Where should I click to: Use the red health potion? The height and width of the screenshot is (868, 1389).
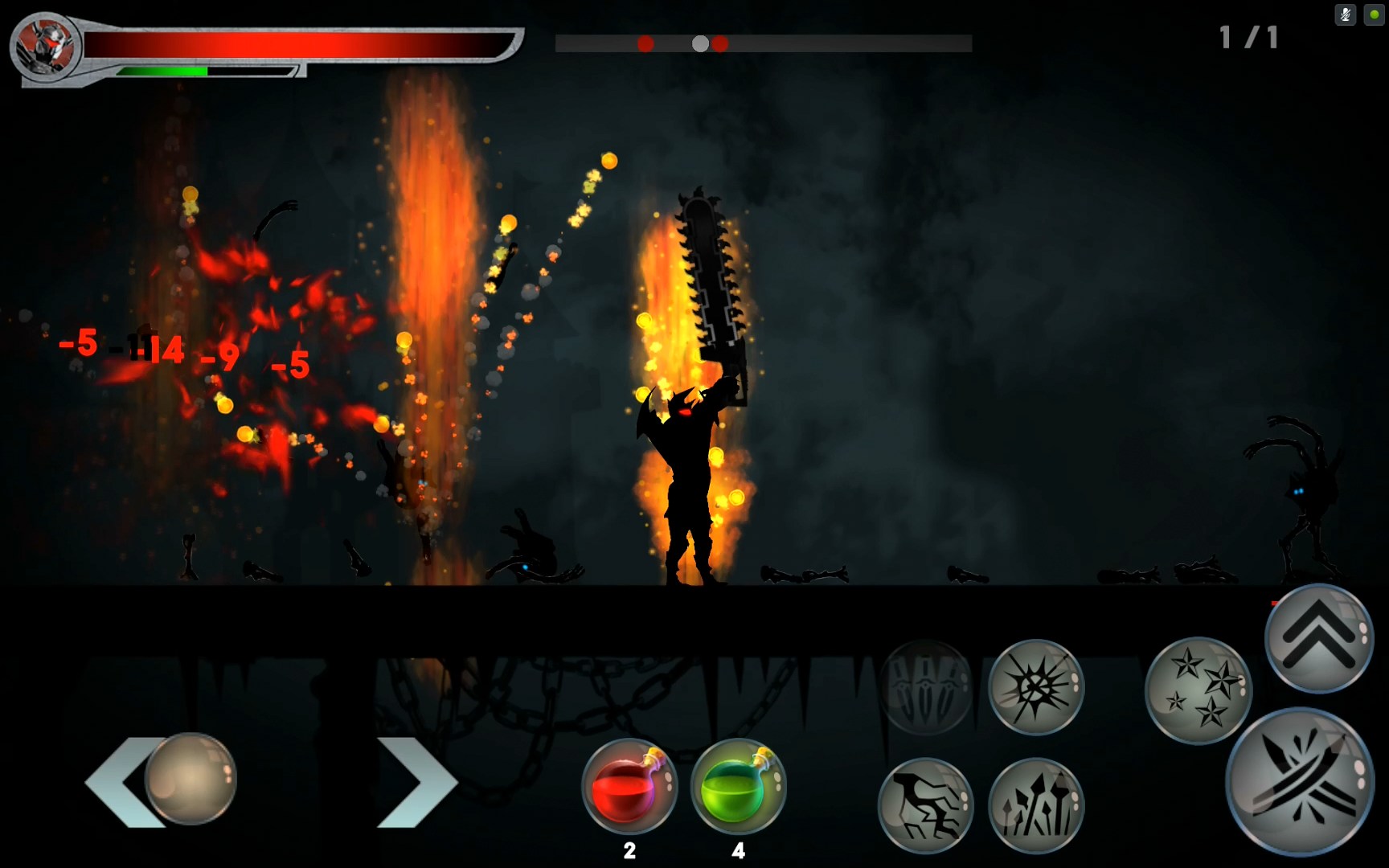(629, 787)
